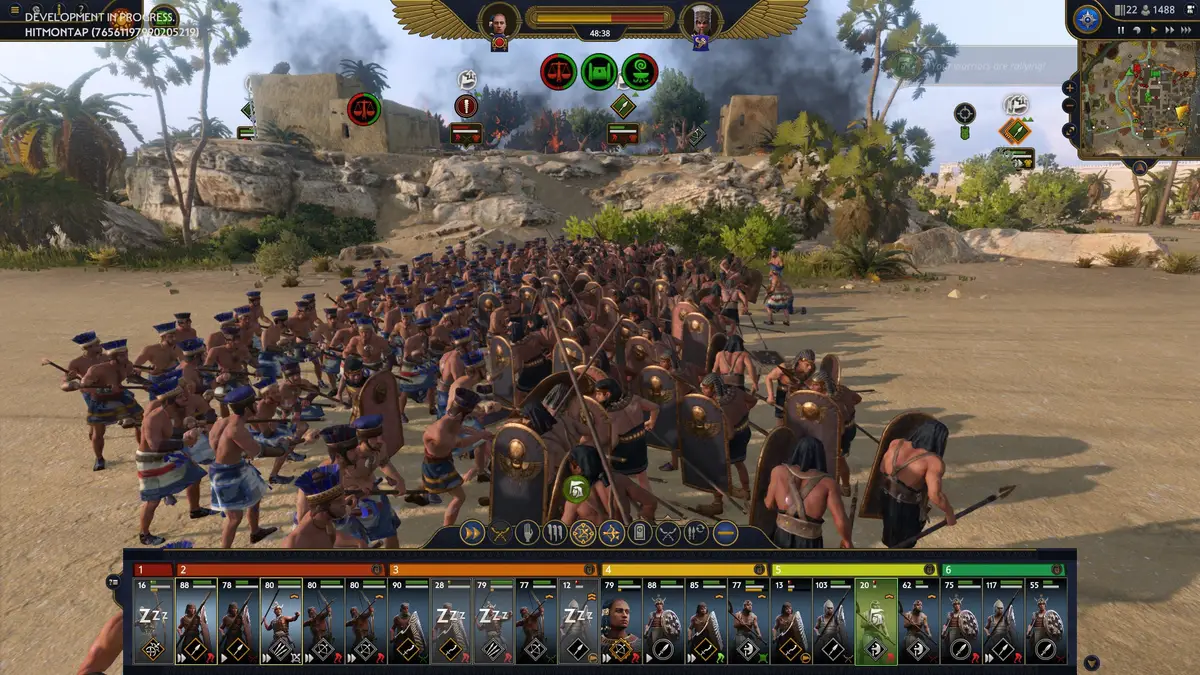Image resolution: width=1200 pixels, height=675 pixels.
Task: Select the highlighted green unit card
Action: [875, 621]
